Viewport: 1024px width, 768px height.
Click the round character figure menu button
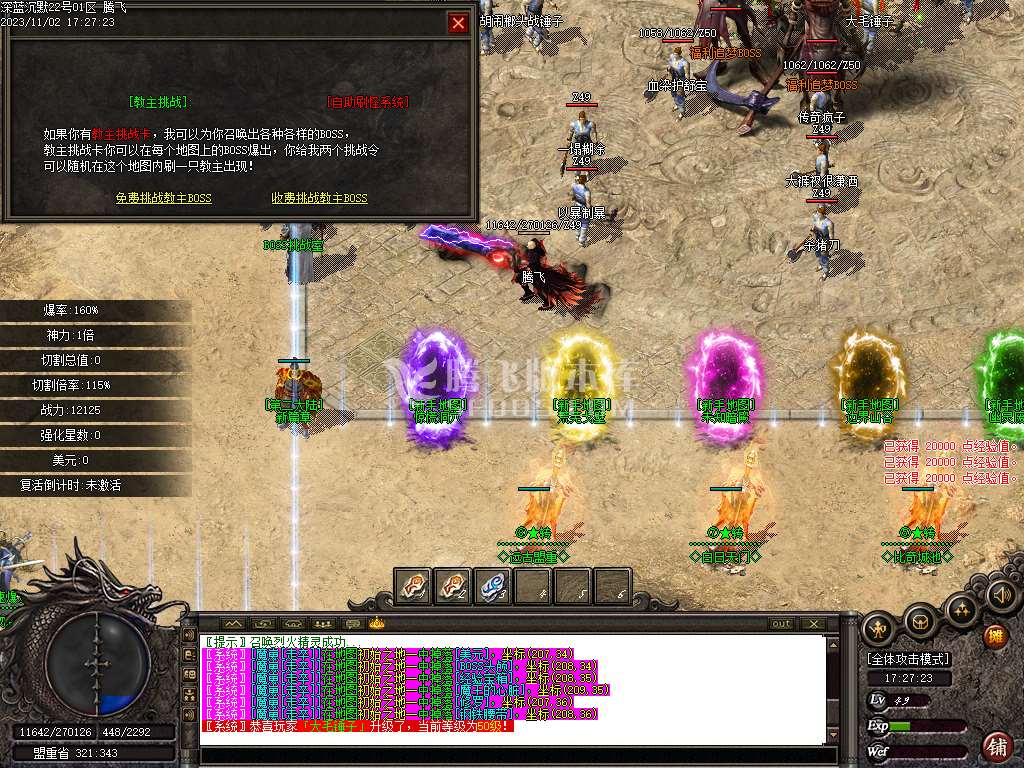pyautogui.click(x=880, y=628)
